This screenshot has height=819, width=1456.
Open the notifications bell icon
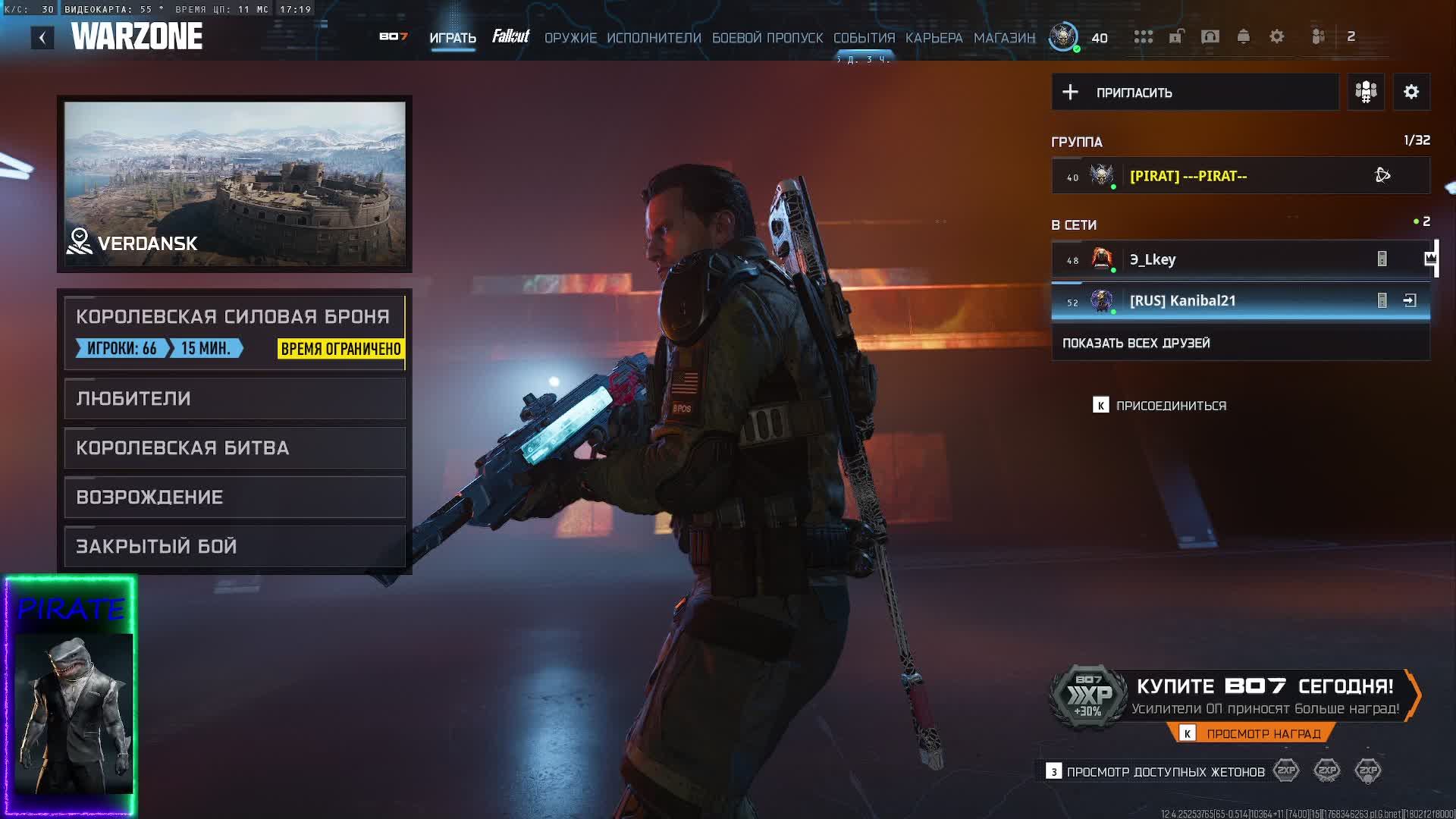coord(1244,36)
